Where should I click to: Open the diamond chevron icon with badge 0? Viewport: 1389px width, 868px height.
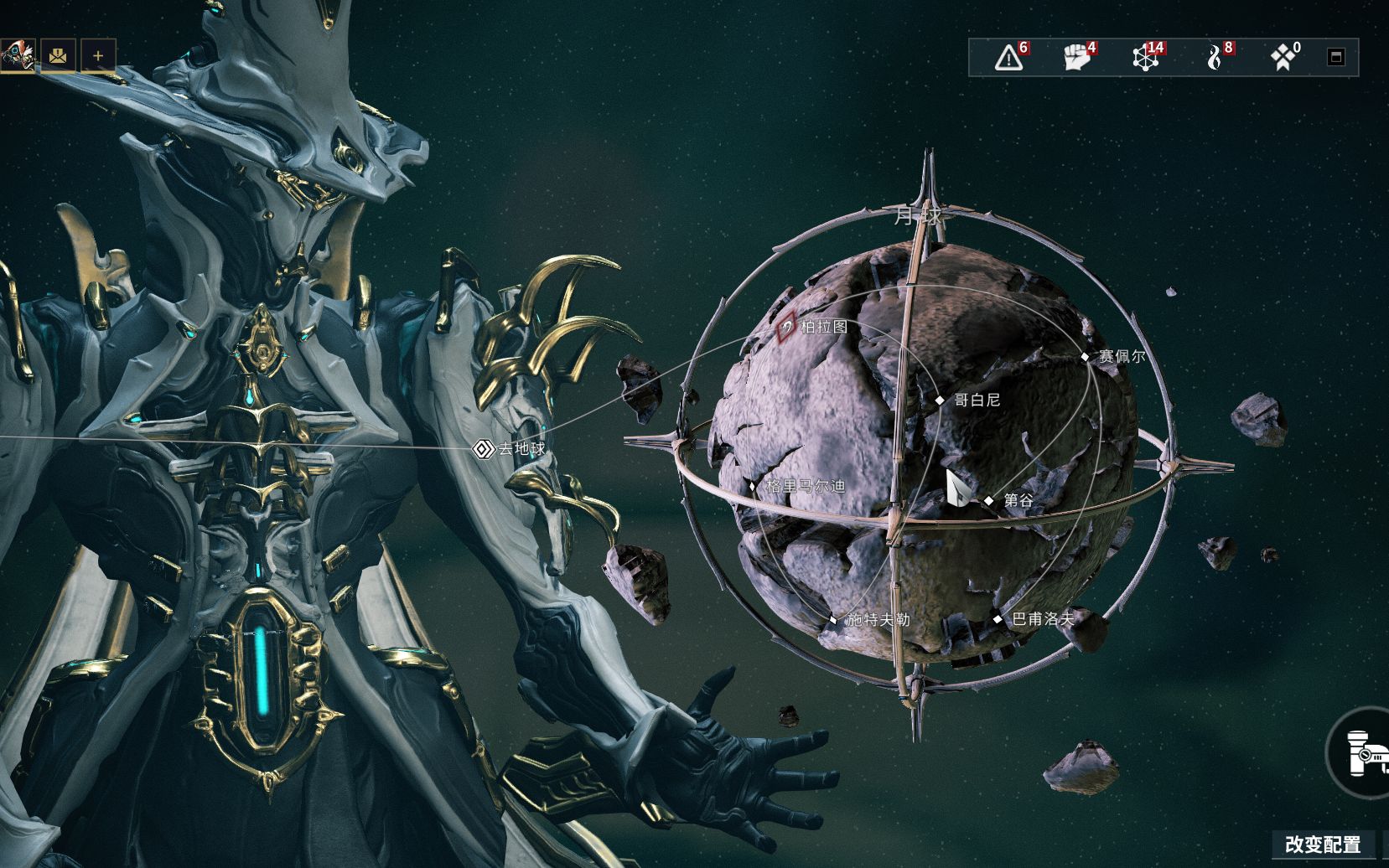[x=1283, y=57]
